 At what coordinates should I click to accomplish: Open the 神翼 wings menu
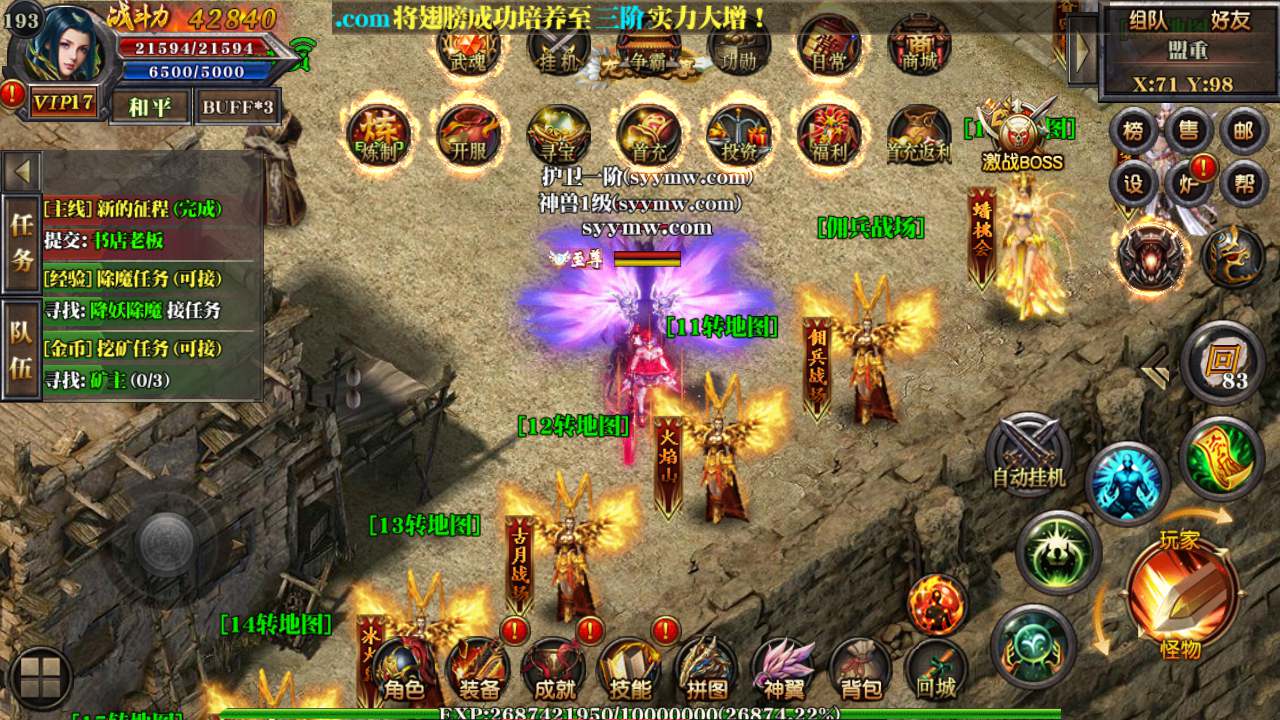click(783, 672)
